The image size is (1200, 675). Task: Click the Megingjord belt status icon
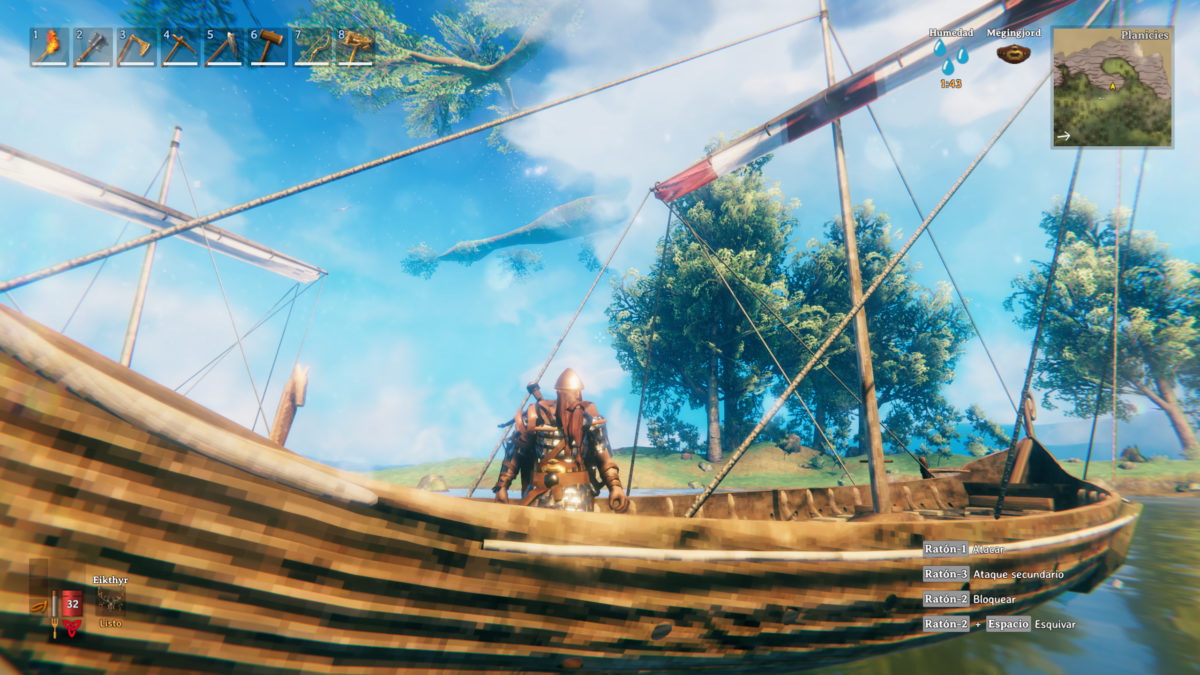point(1013,54)
